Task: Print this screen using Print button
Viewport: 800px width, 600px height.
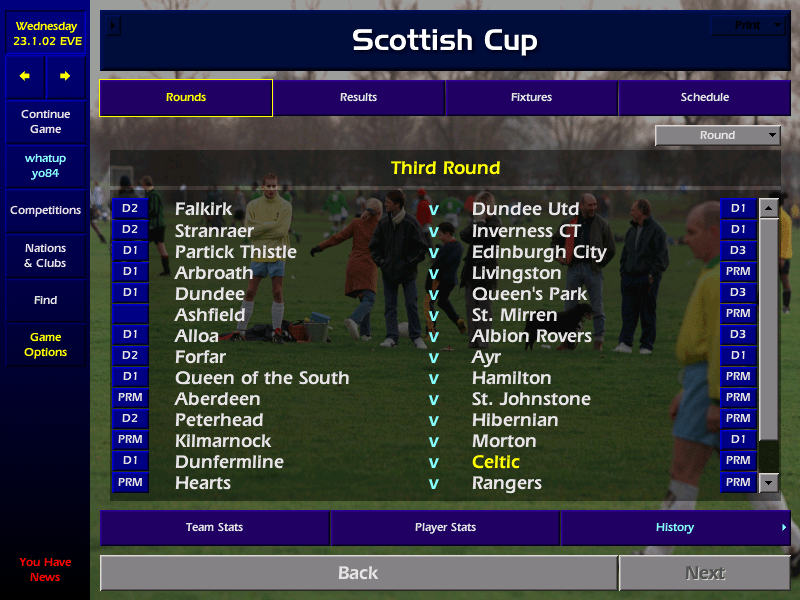Action: 748,26
